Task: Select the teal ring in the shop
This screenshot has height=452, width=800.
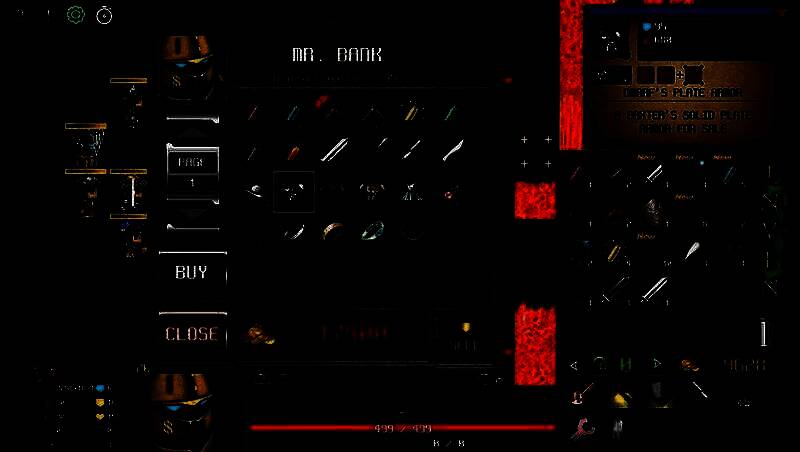Action: point(372,230)
